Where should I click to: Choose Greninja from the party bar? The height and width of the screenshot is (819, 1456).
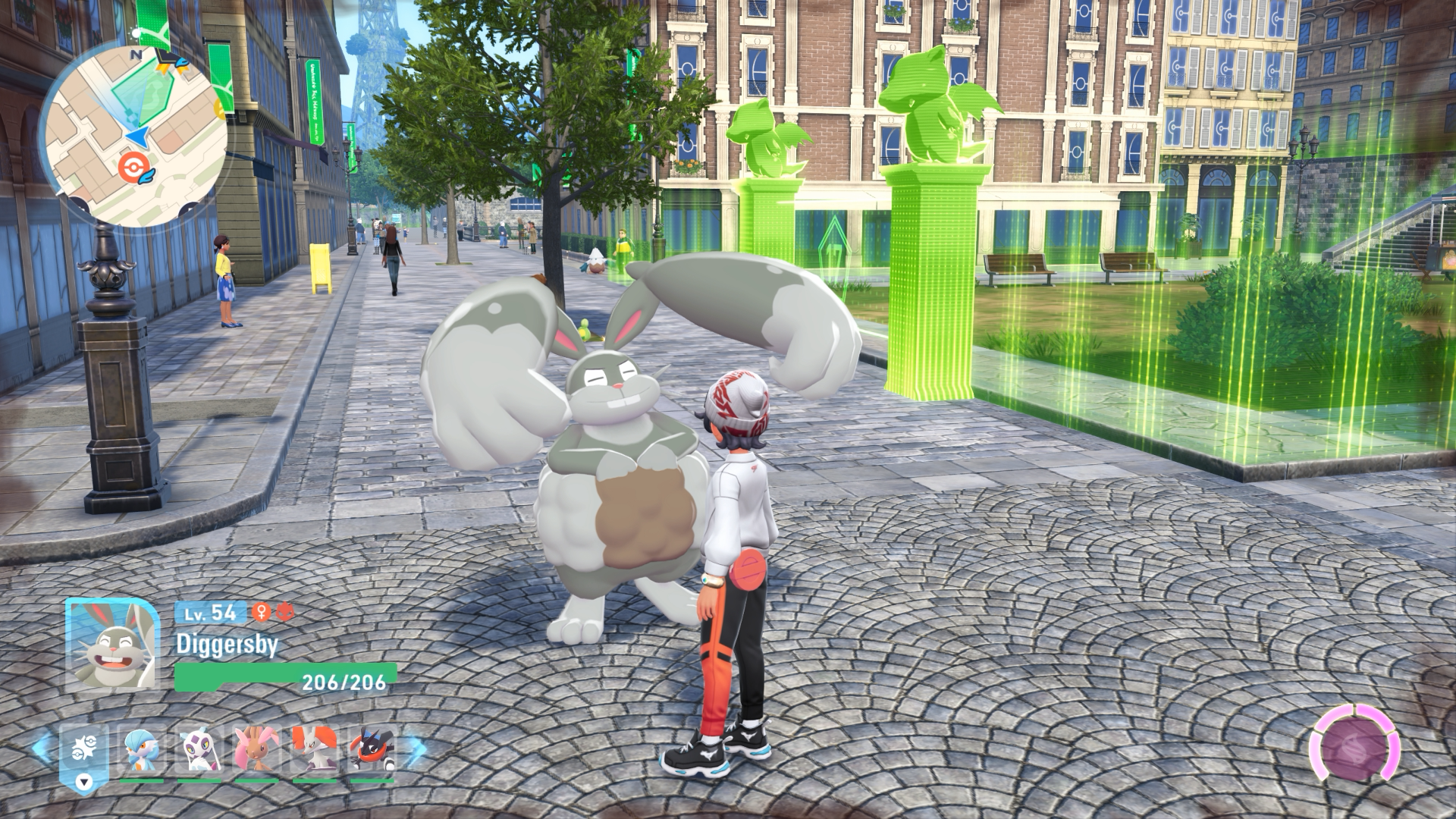click(372, 752)
